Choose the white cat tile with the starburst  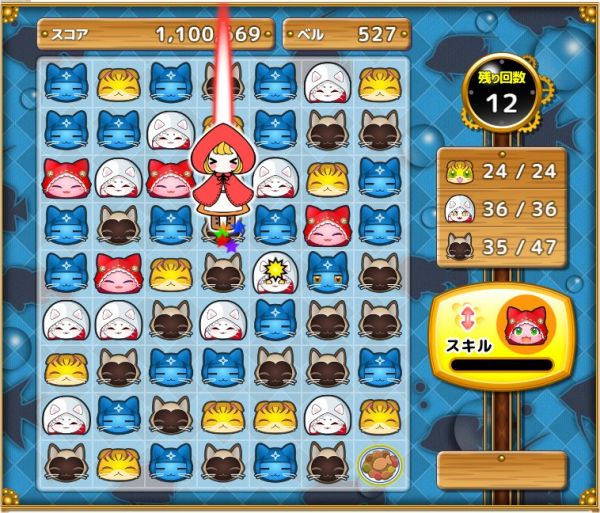pos(273,271)
